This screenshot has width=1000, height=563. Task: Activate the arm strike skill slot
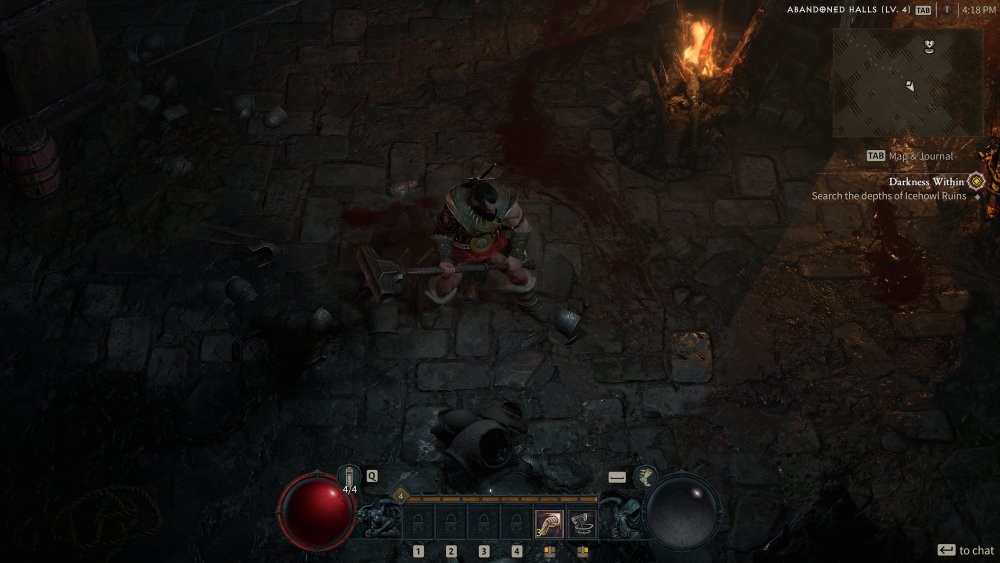(547, 523)
